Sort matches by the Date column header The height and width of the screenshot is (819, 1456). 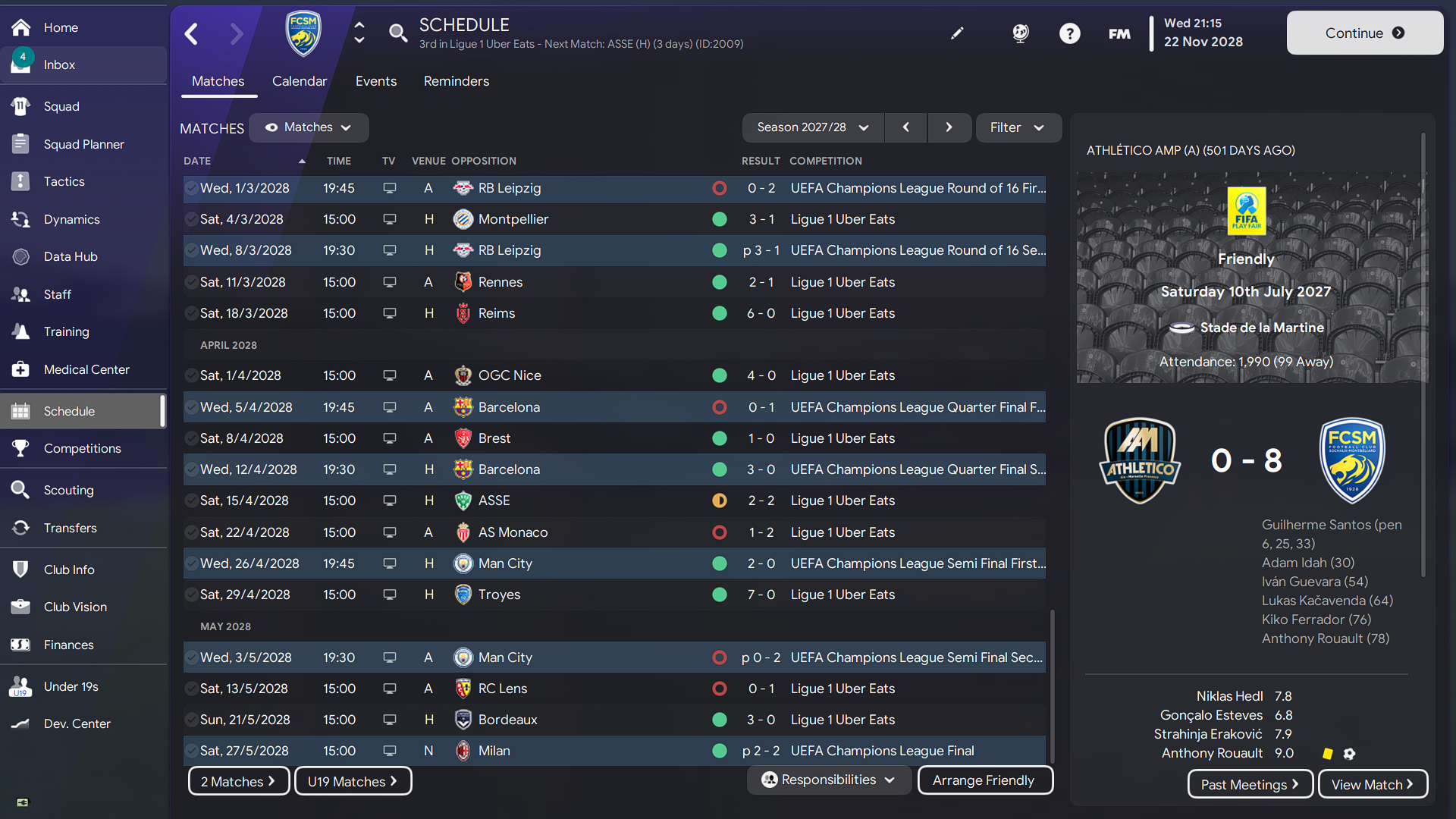[197, 161]
